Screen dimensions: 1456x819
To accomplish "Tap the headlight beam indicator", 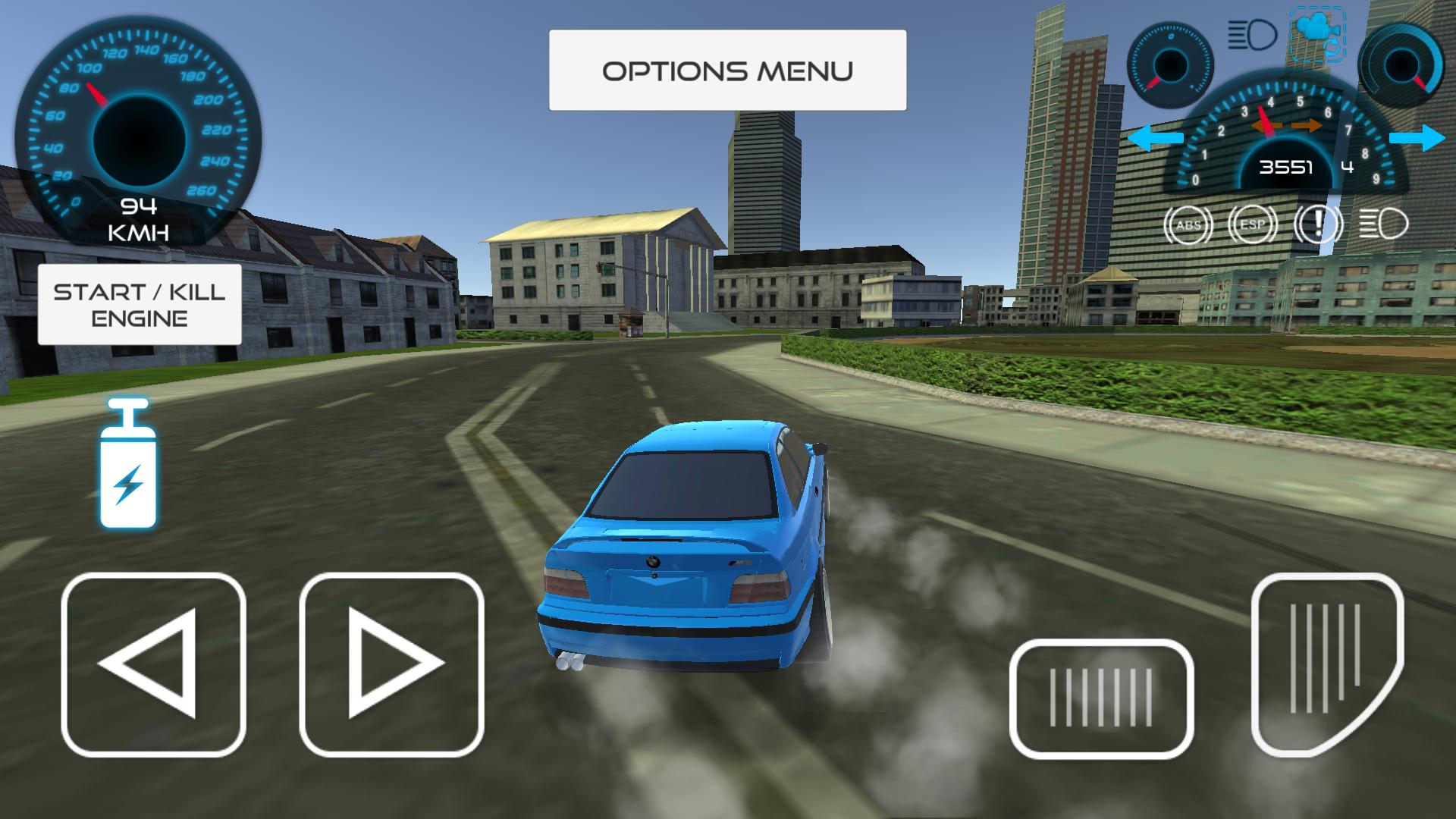I will [x=1382, y=224].
